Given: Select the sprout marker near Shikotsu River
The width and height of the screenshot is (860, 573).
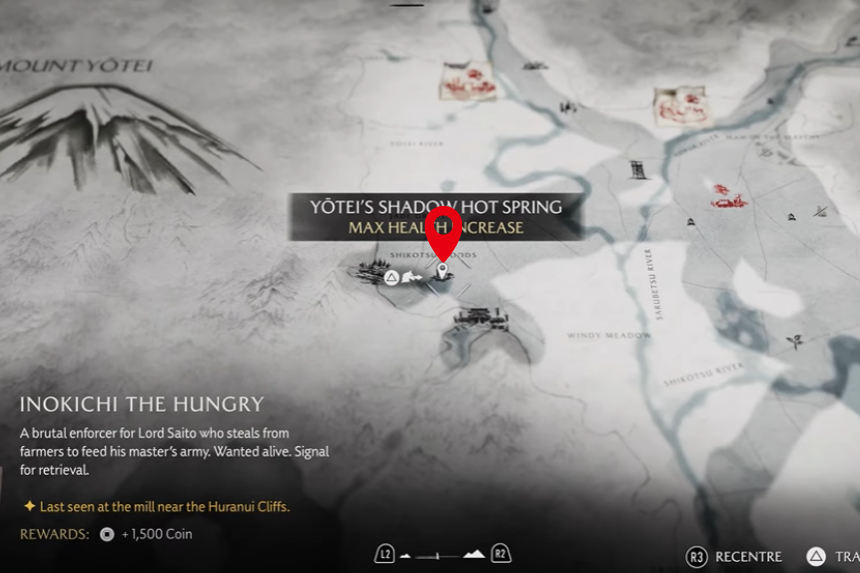Looking at the screenshot, I should coord(796,342).
